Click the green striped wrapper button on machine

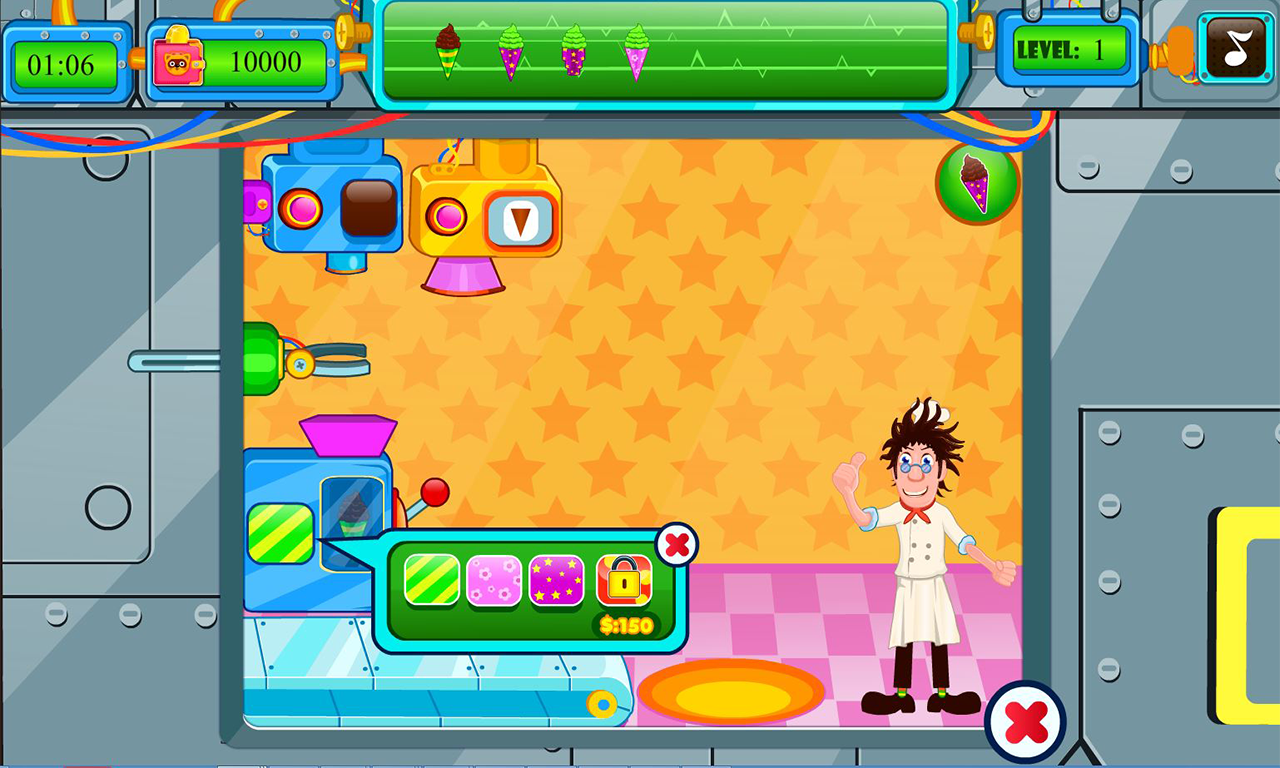[x=280, y=533]
